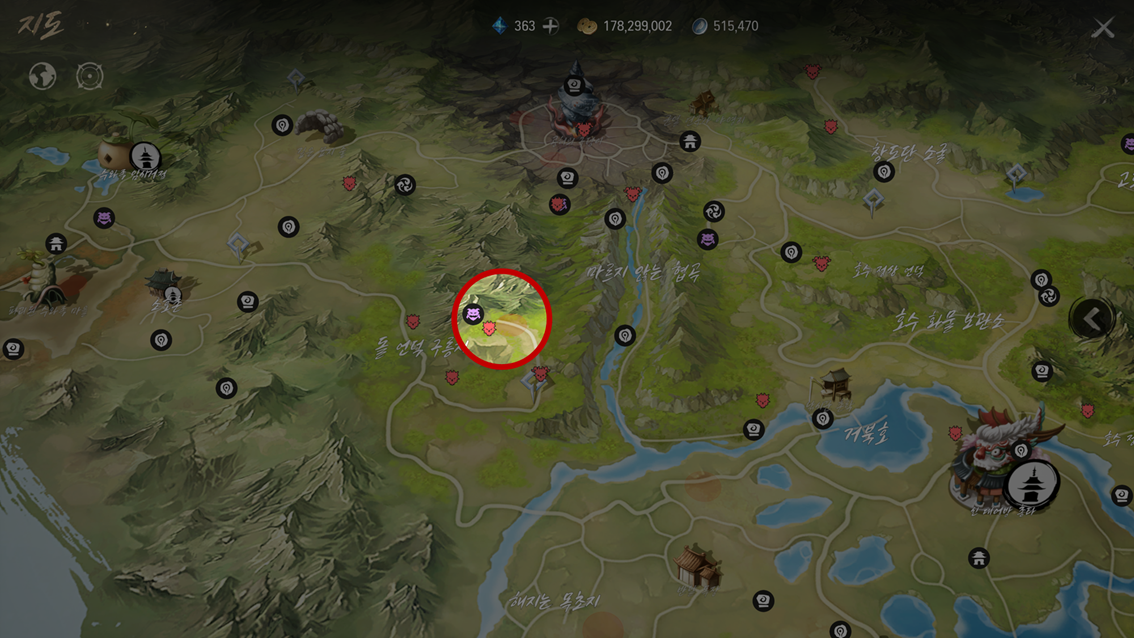
Task: Close the map screen
Action: (1103, 28)
